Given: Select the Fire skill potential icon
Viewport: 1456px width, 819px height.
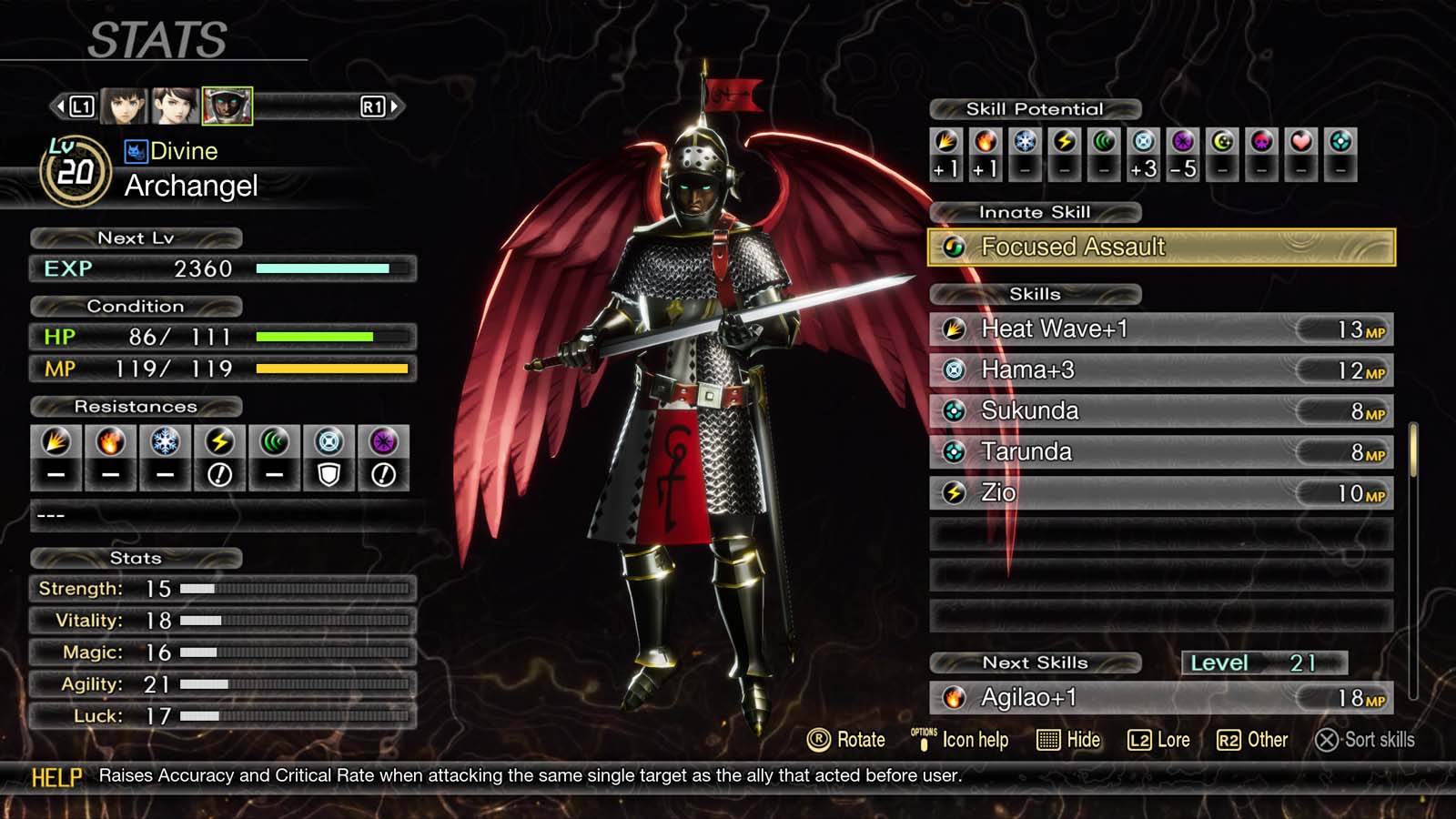Looking at the screenshot, I should [x=986, y=144].
